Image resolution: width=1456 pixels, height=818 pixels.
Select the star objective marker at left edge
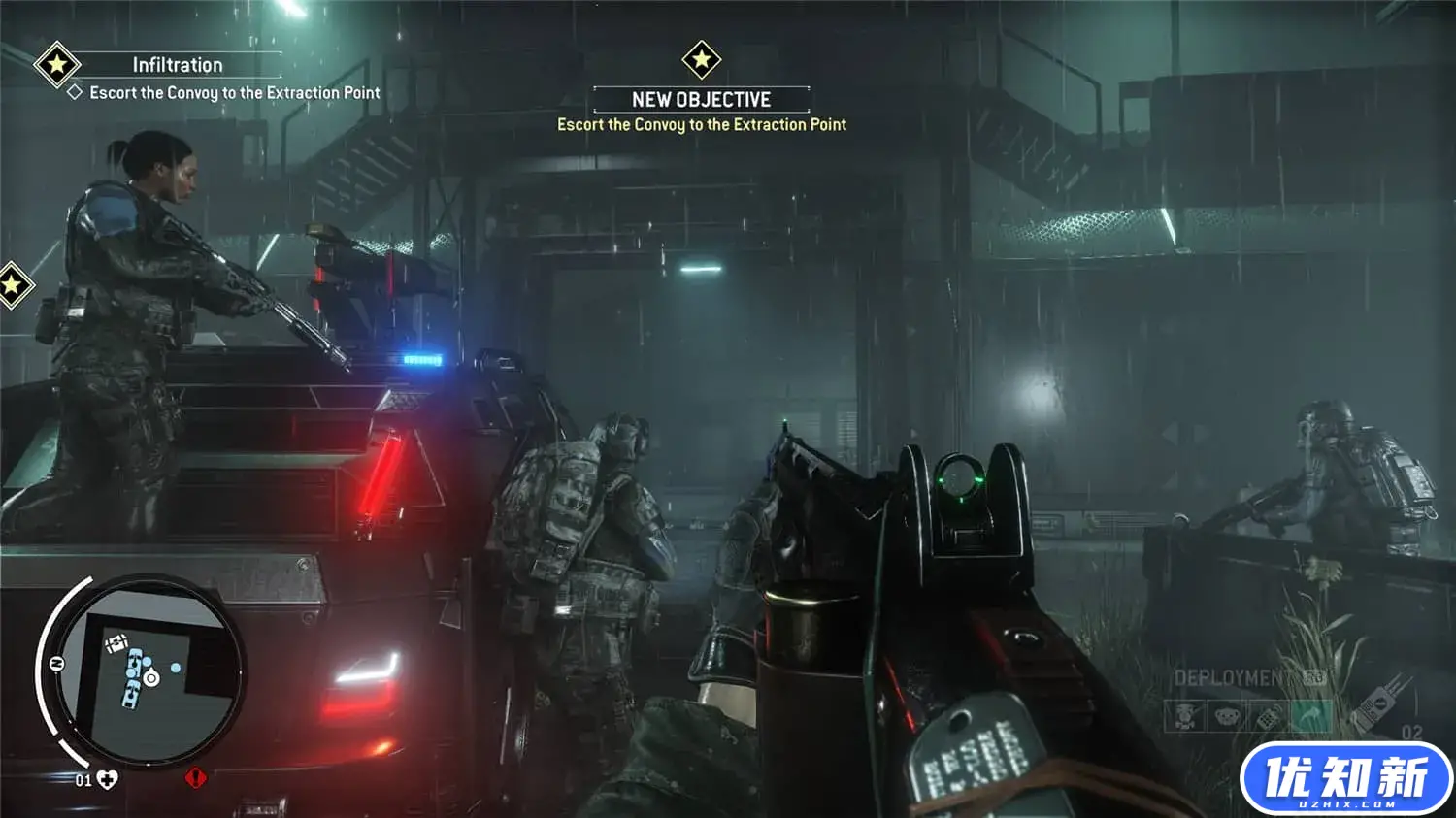[12, 285]
